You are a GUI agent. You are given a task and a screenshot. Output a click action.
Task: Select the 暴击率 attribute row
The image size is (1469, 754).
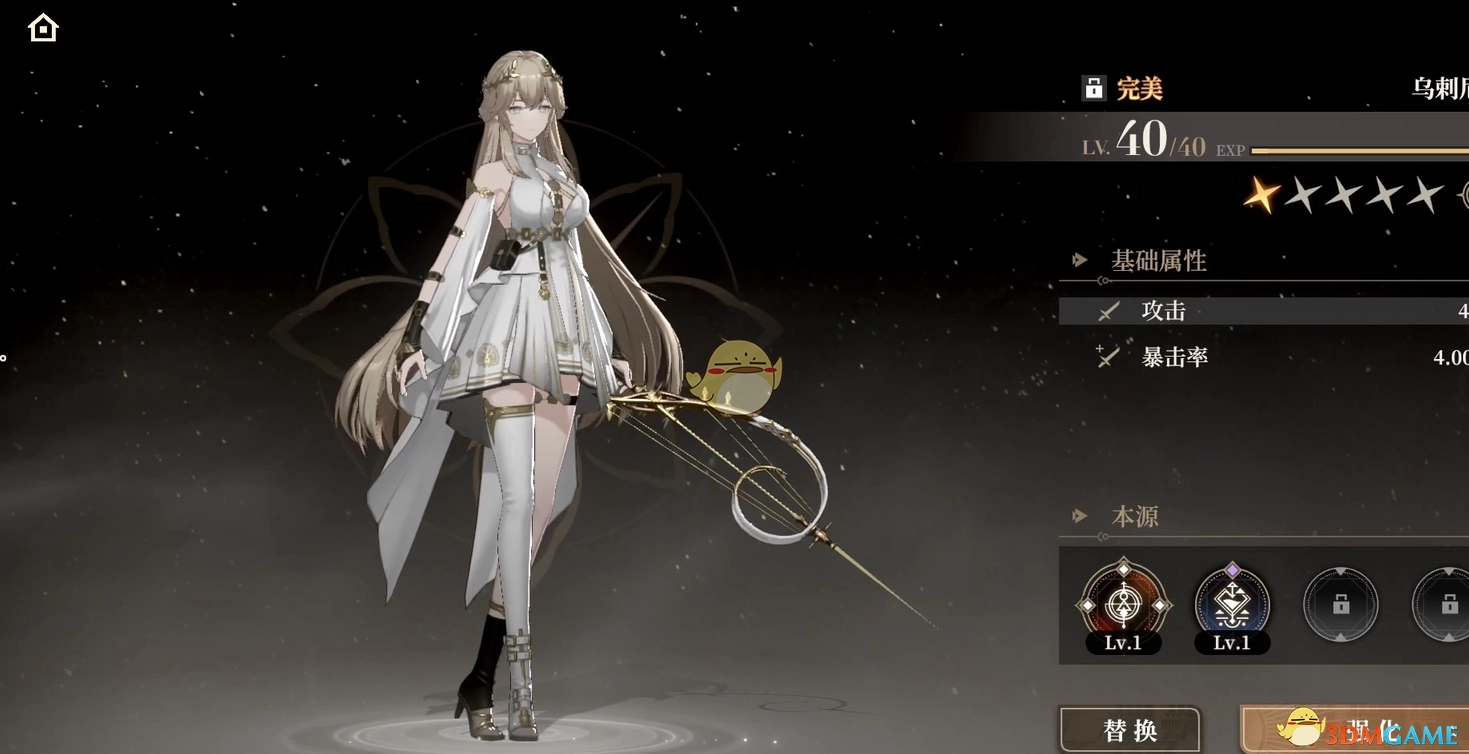click(1264, 357)
